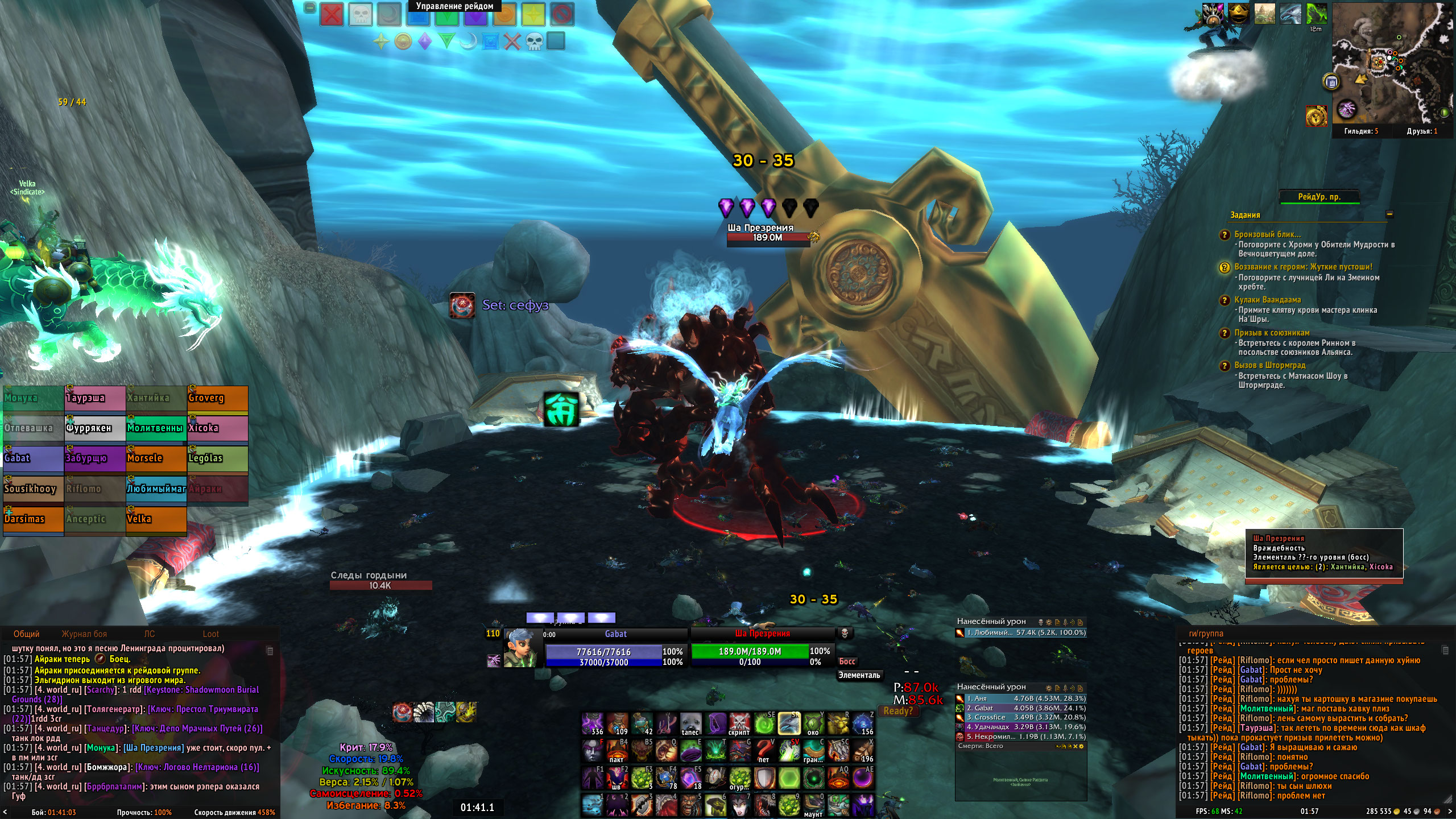Switch to the Журнал боя chat tab
This screenshot has height=819, width=1456.
pyautogui.click(x=84, y=634)
